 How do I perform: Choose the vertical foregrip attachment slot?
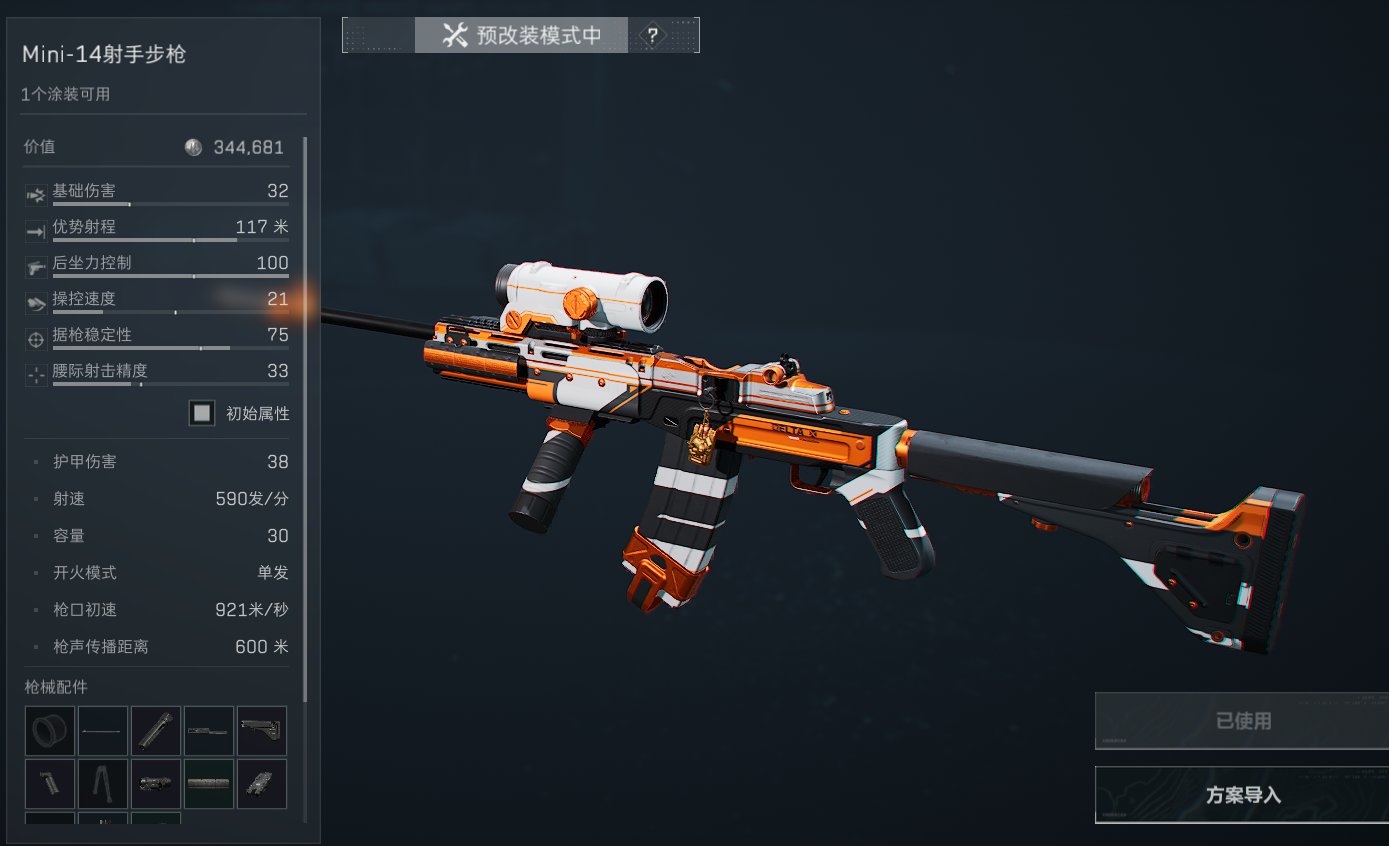50,784
